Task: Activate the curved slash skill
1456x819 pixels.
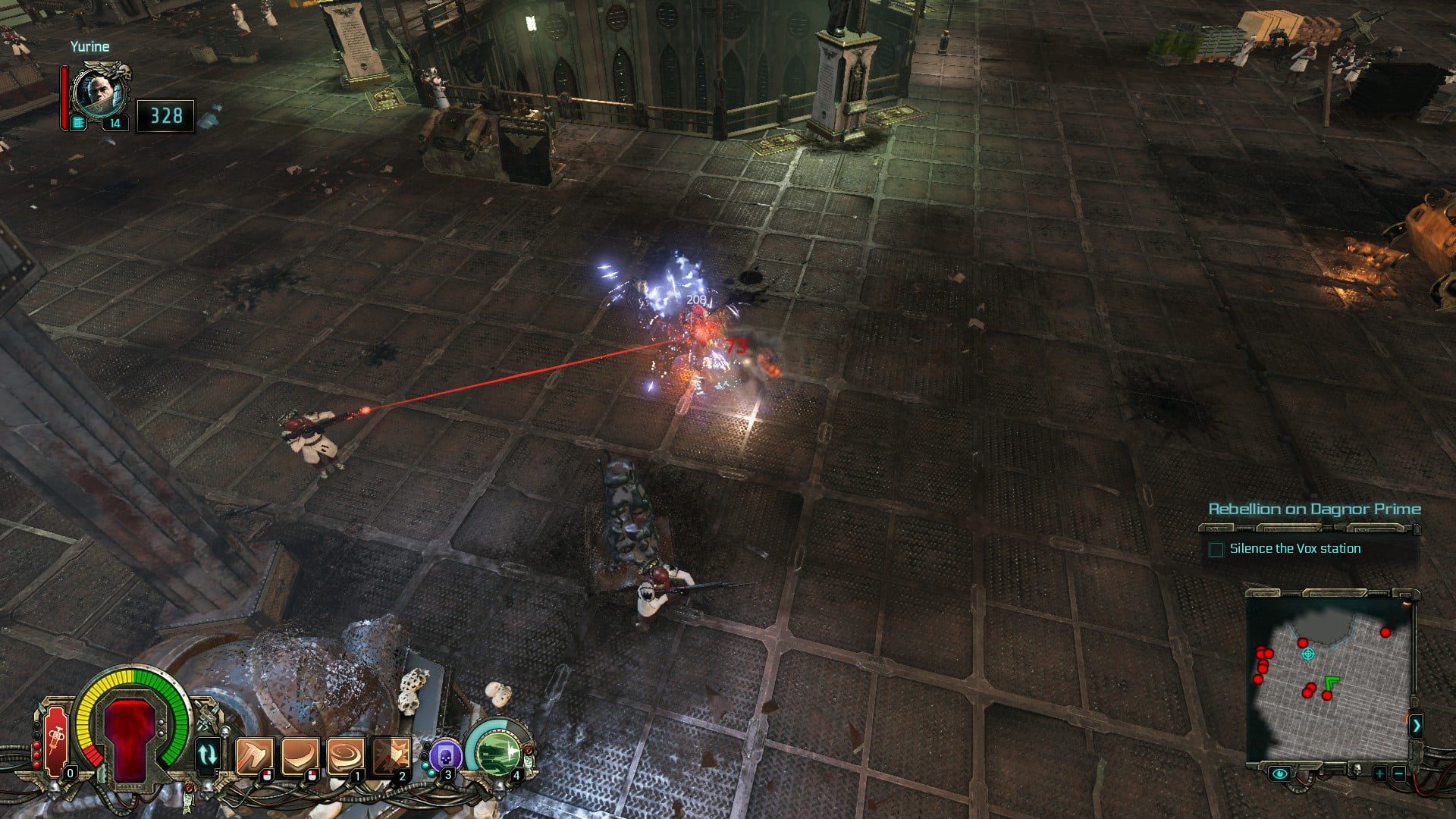Action: tap(300, 755)
